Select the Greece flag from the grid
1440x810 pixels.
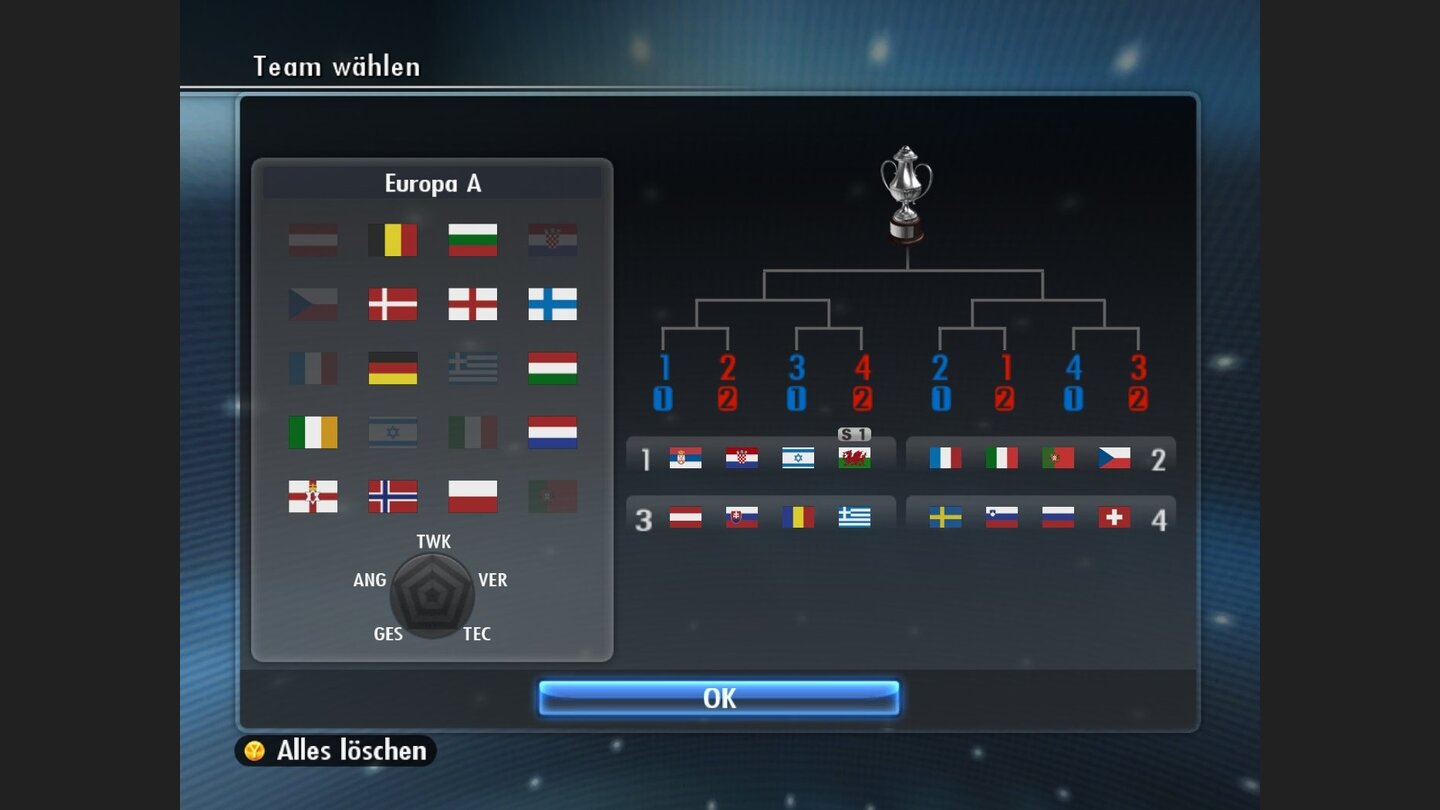(x=473, y=370)
